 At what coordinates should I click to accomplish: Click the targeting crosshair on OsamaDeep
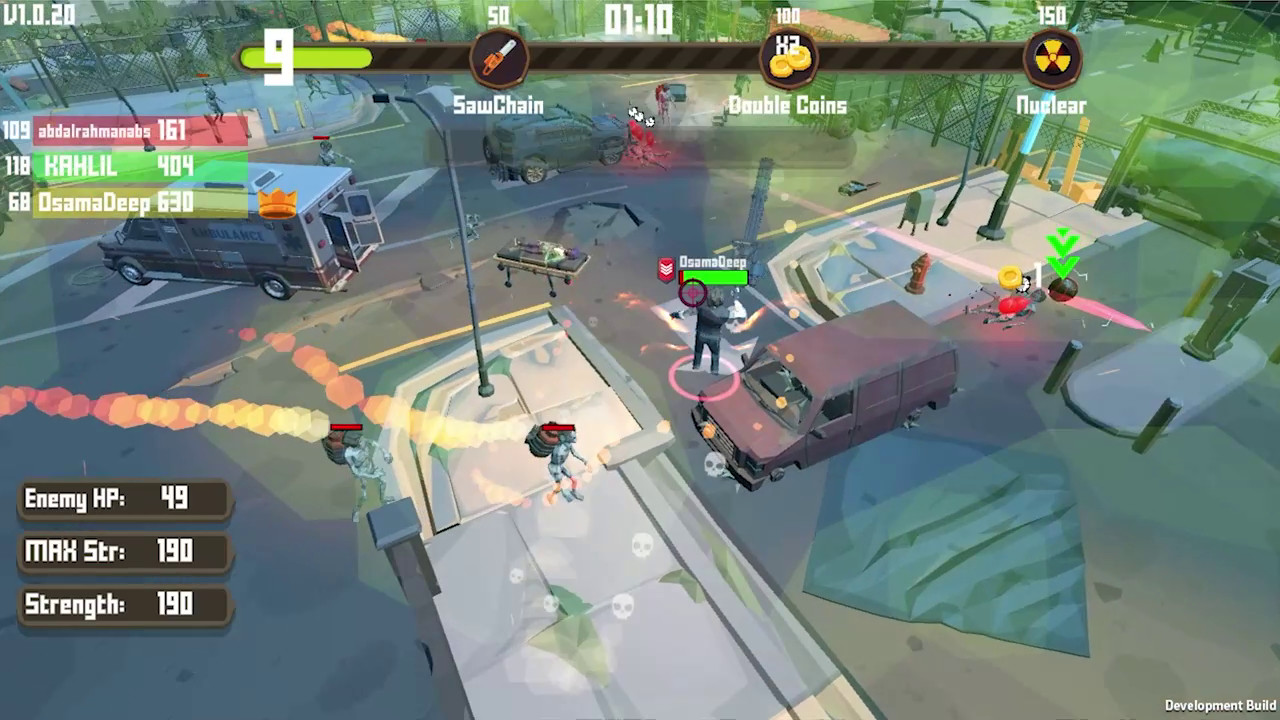(692, 293)
